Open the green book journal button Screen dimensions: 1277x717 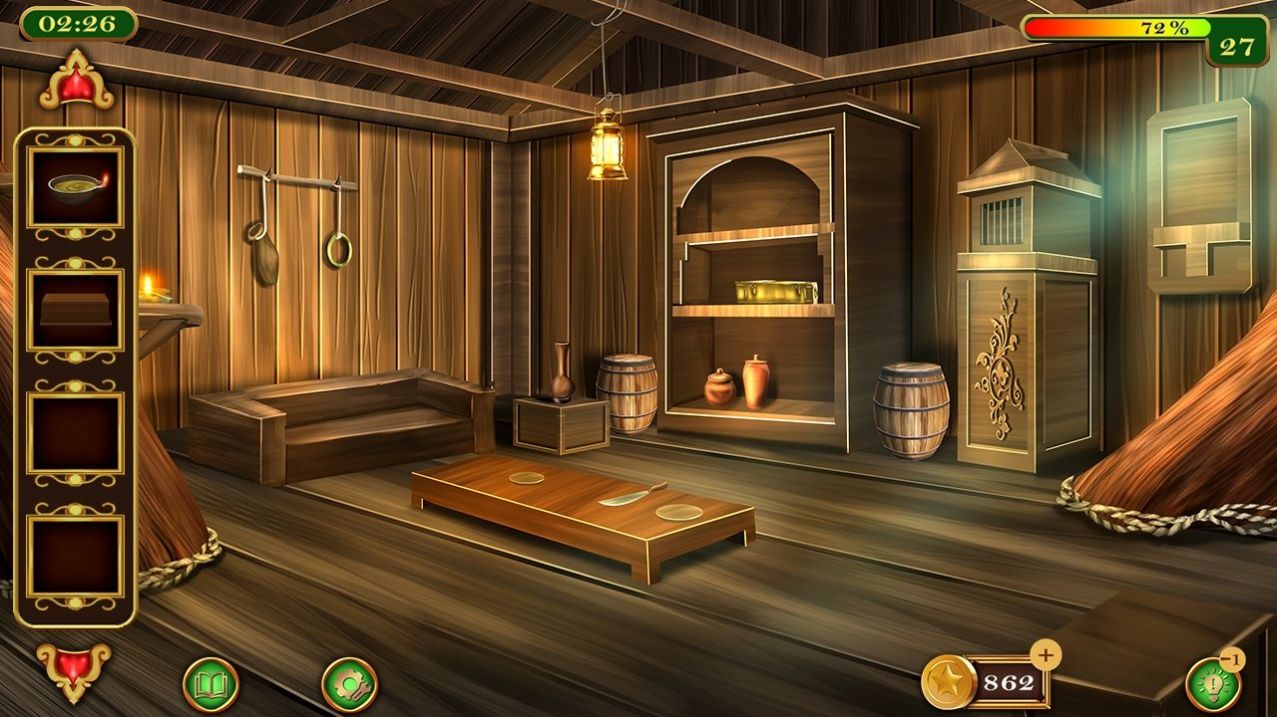tap(211, 684)
